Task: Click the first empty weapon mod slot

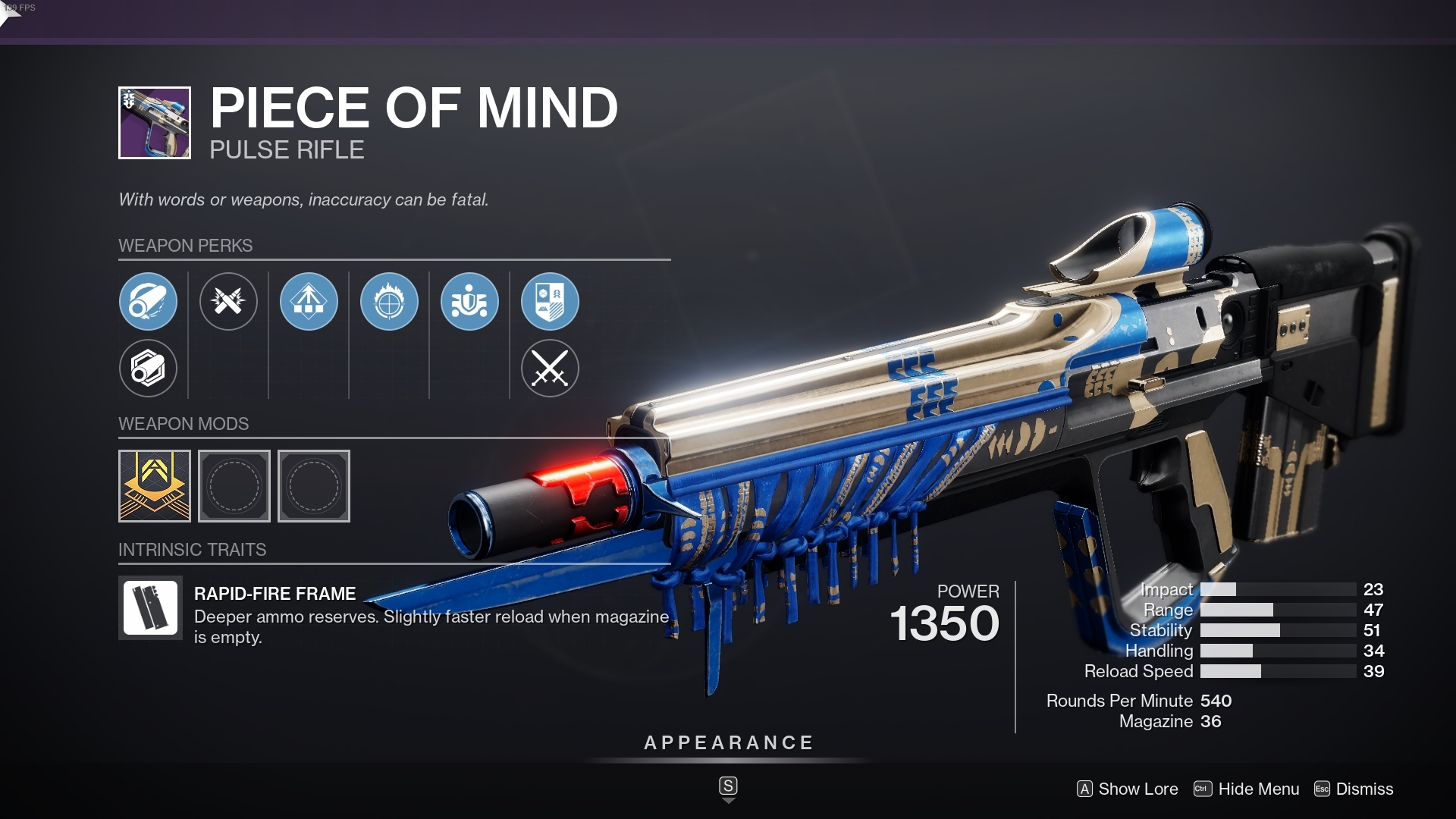Action: pos(234,486)
